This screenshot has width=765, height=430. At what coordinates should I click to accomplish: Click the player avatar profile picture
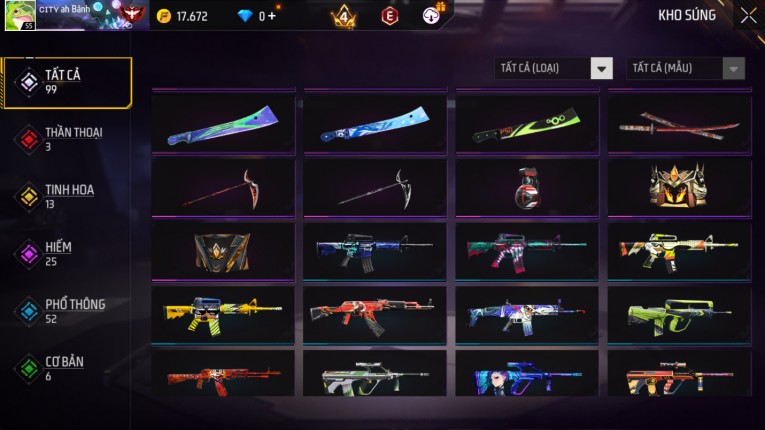point(20,15)
